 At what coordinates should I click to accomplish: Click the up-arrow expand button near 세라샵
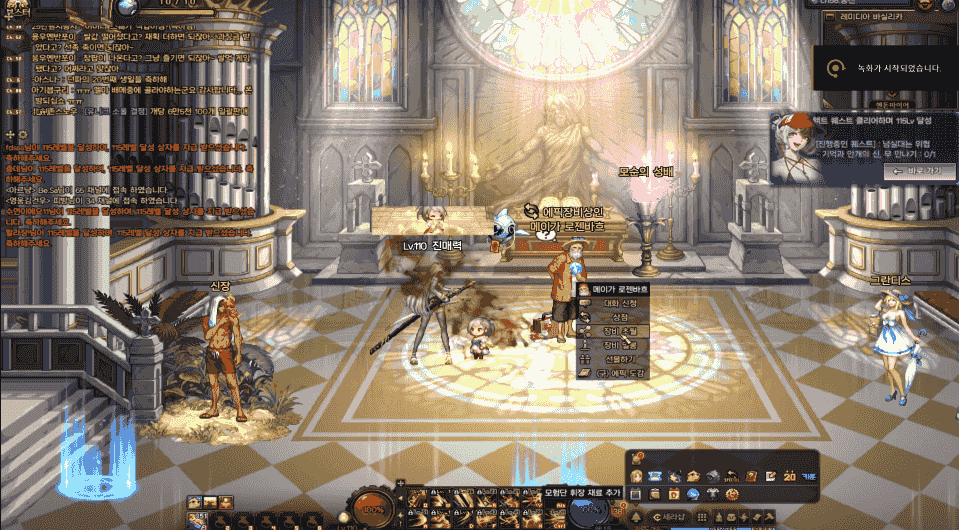click(635, 518)
